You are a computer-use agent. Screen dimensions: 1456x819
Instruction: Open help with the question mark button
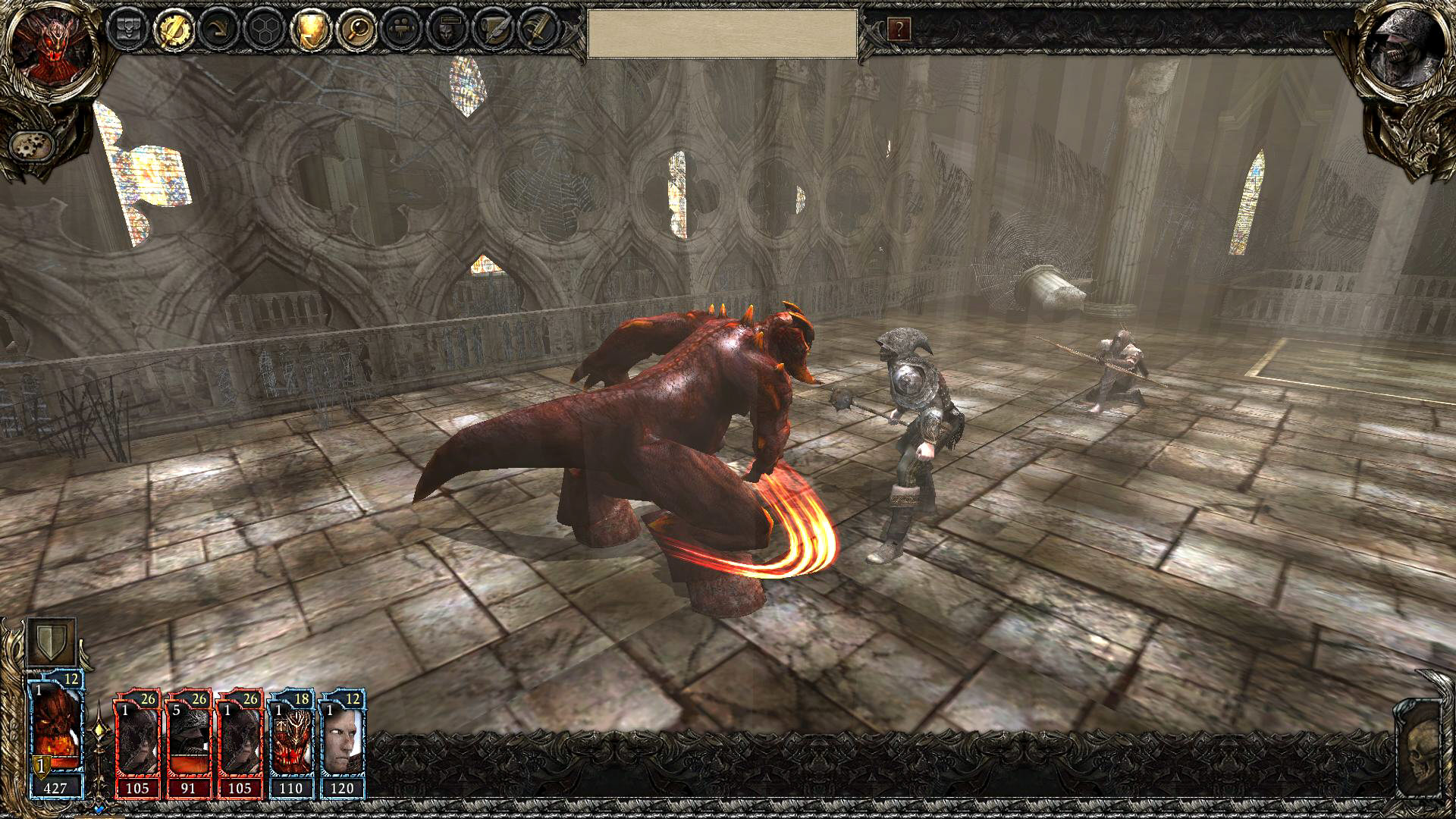(x=899, y=30)
